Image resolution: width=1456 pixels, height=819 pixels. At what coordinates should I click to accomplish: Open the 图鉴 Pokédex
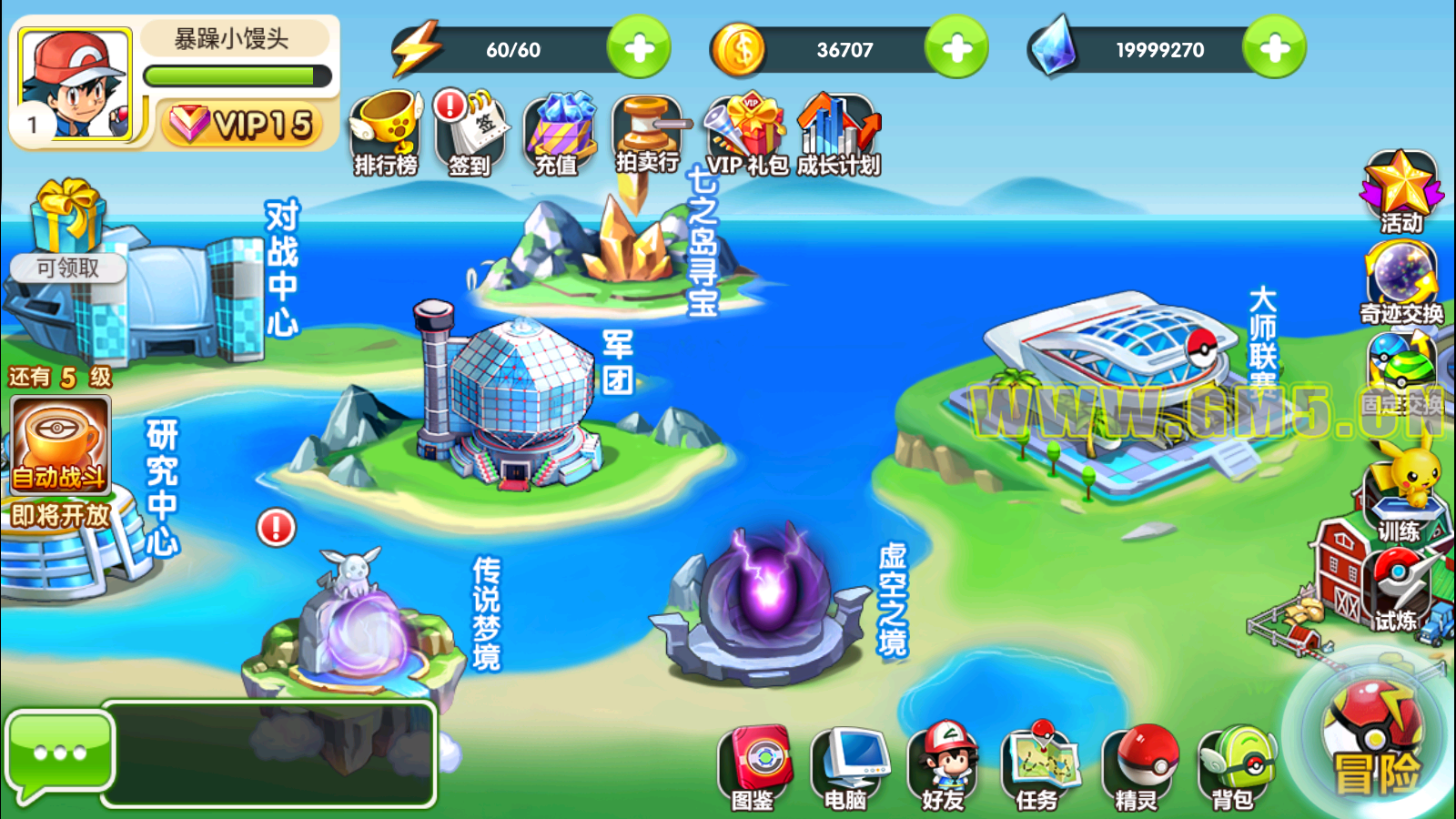[753, 767]
